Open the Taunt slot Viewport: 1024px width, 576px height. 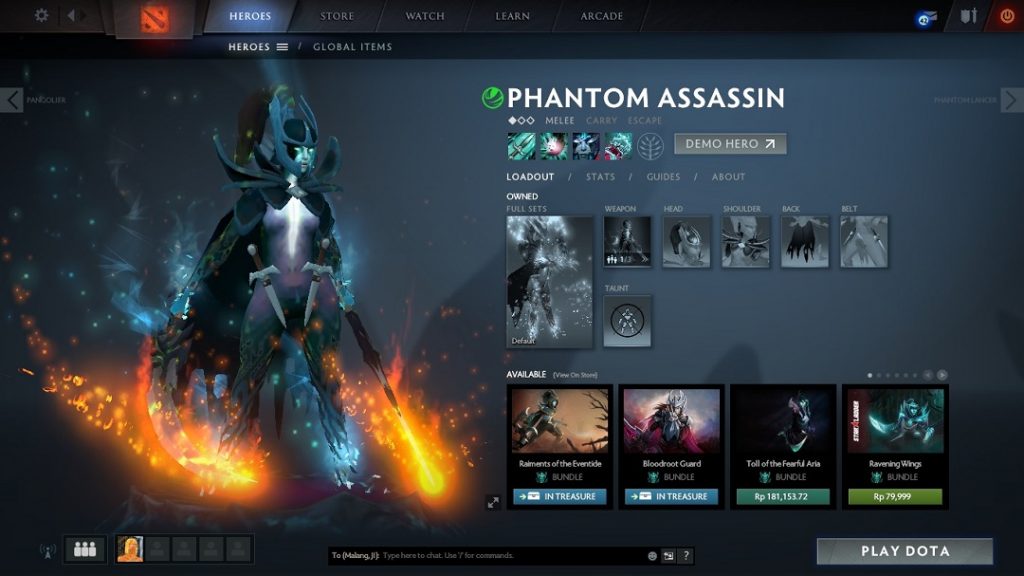(x=627, y=321)
